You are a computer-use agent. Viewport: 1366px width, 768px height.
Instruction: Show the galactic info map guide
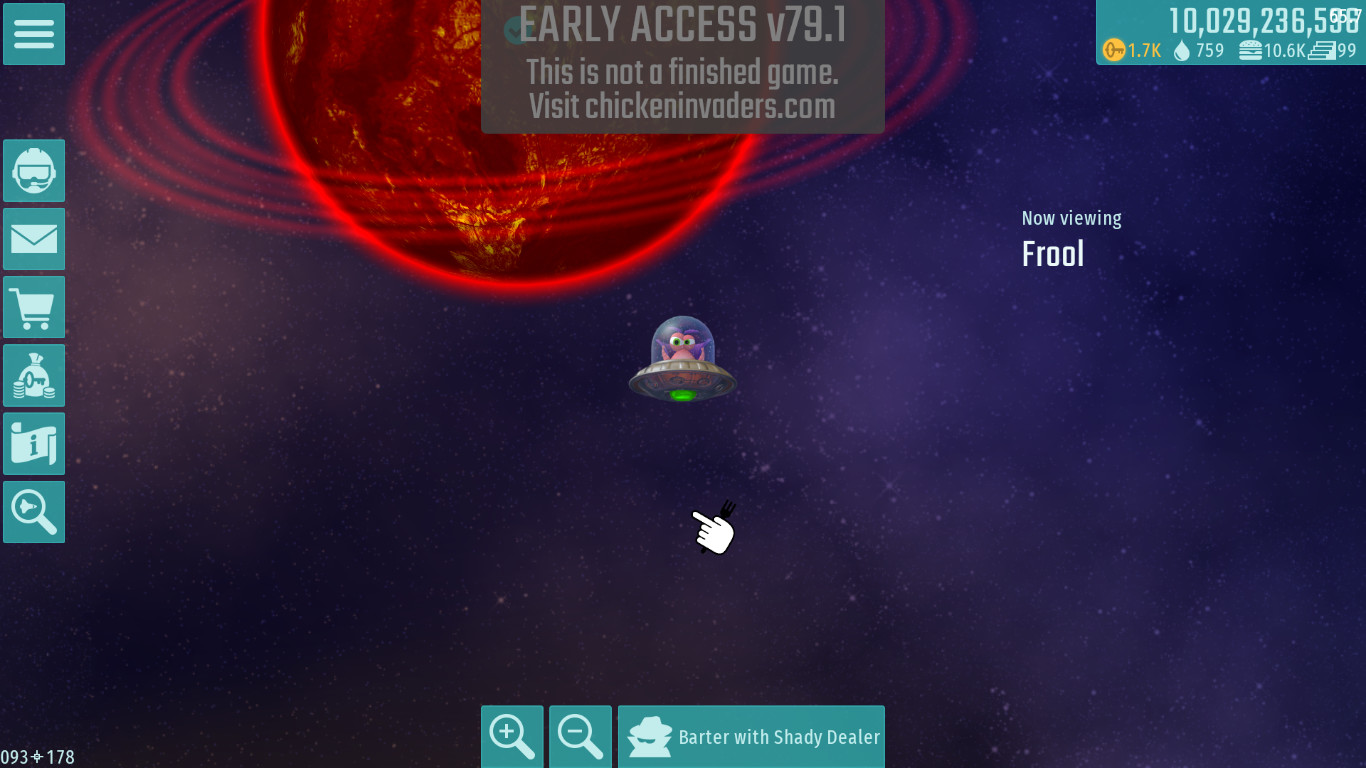[34, 444]
